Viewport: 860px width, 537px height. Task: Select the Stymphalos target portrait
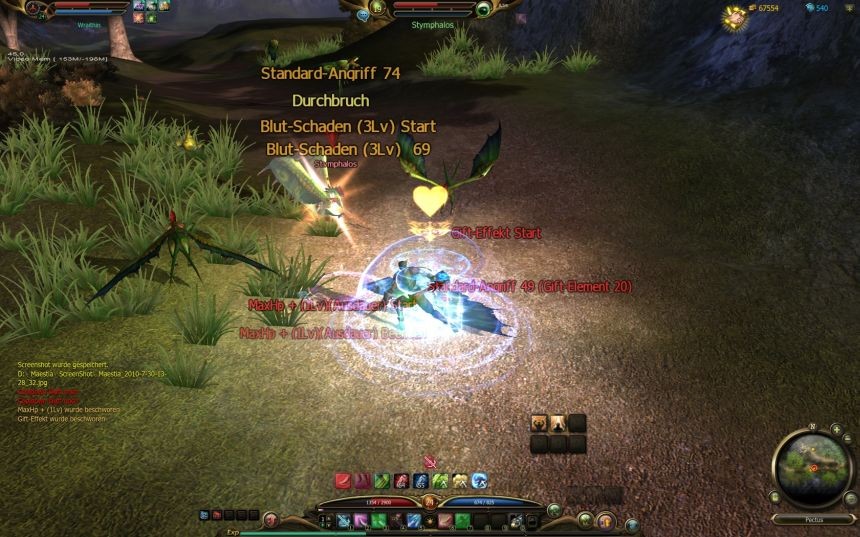pyautogui.click(x=483, y=9)
